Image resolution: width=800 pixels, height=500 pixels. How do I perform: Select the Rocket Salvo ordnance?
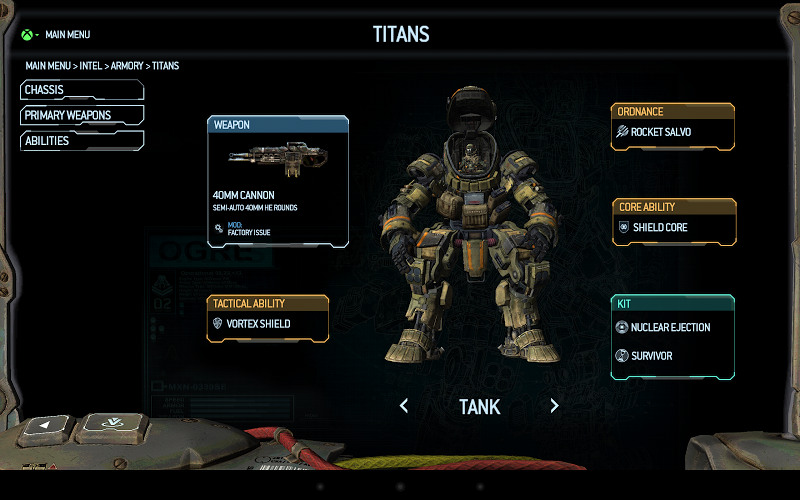[x=672, y=132]
